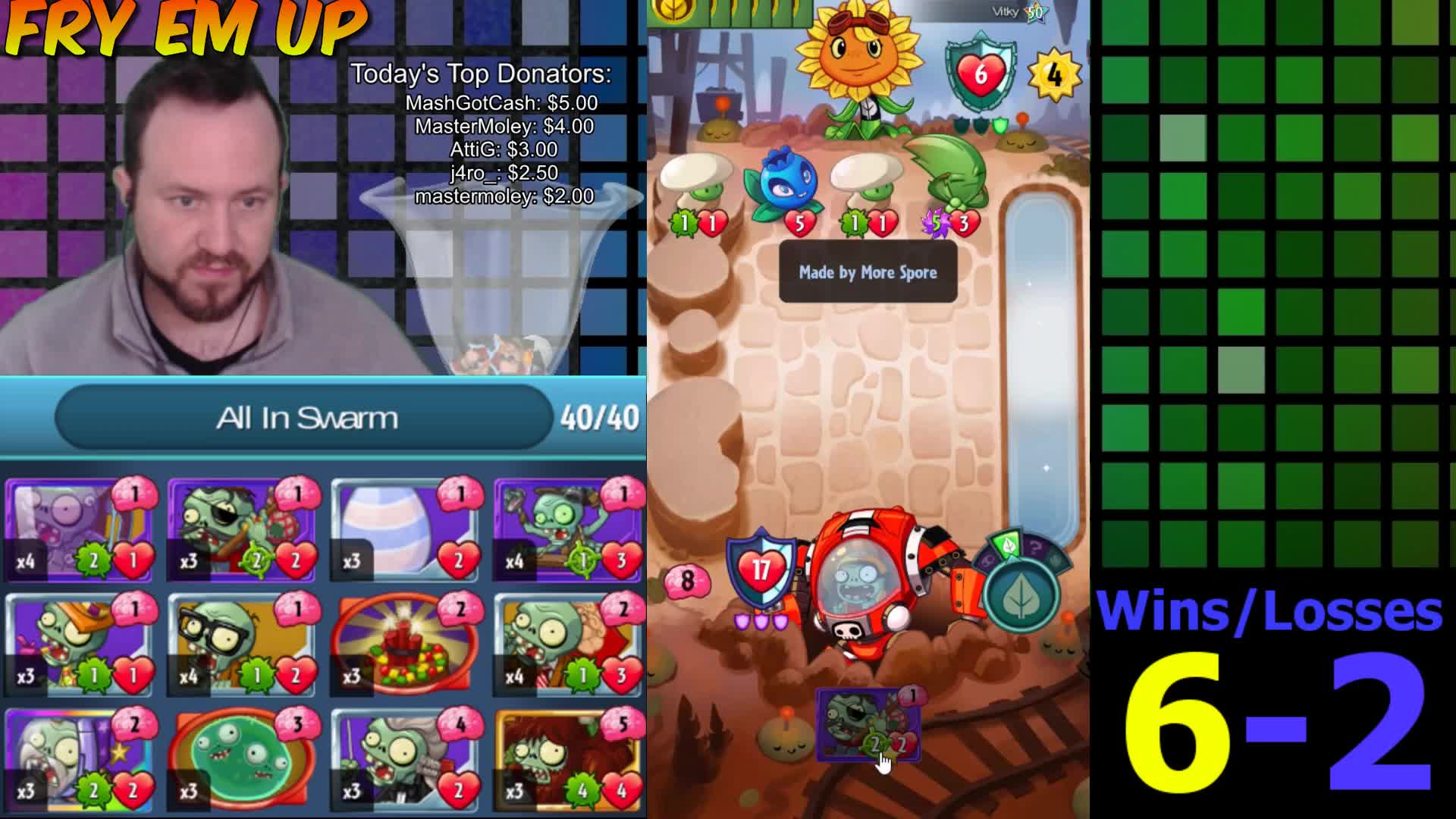
Task: Select the eyepatch pirate zombie card in hand
Action: coord(868,725)
